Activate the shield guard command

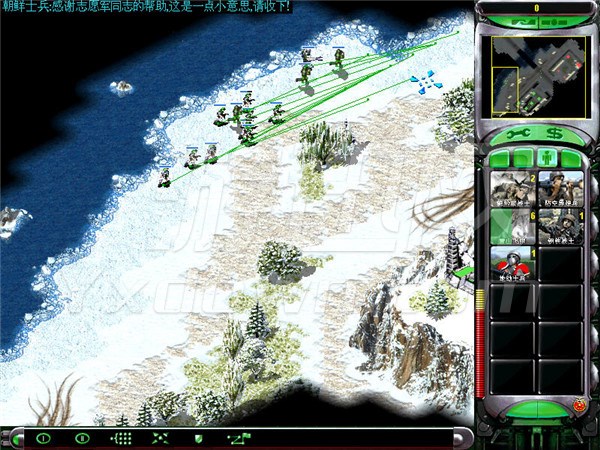198,438
